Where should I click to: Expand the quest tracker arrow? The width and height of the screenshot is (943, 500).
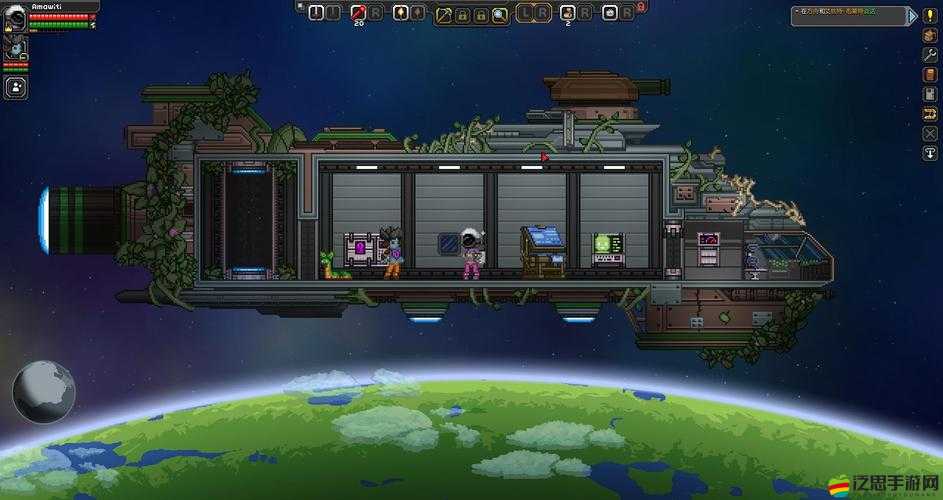911,14
